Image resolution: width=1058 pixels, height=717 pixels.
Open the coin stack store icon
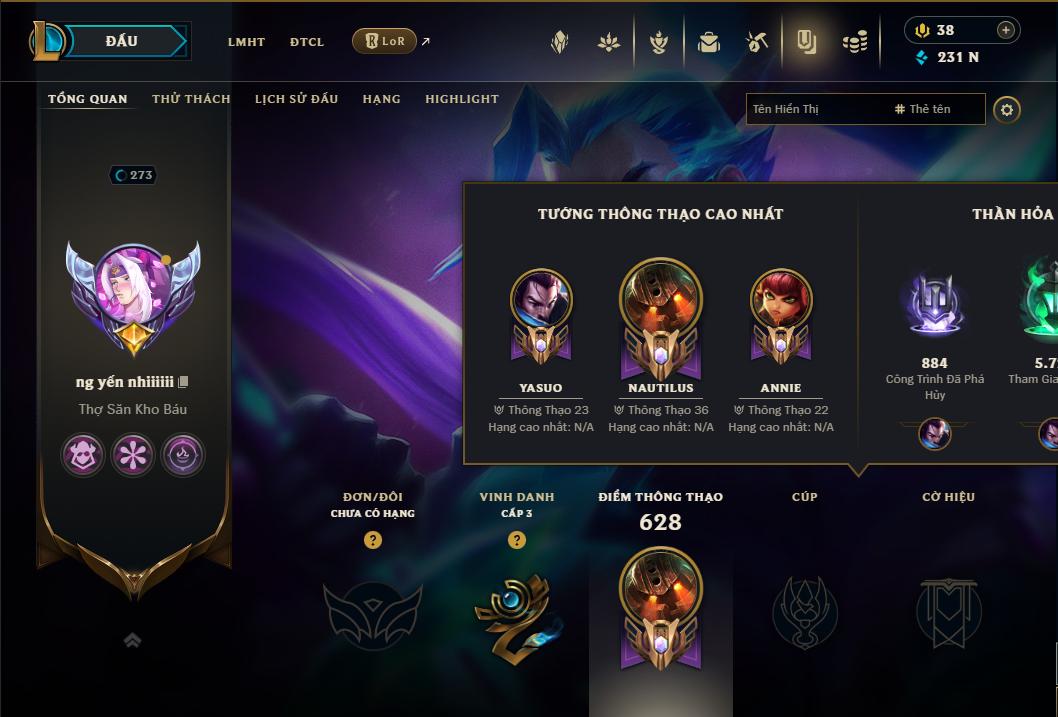[855, 42]
